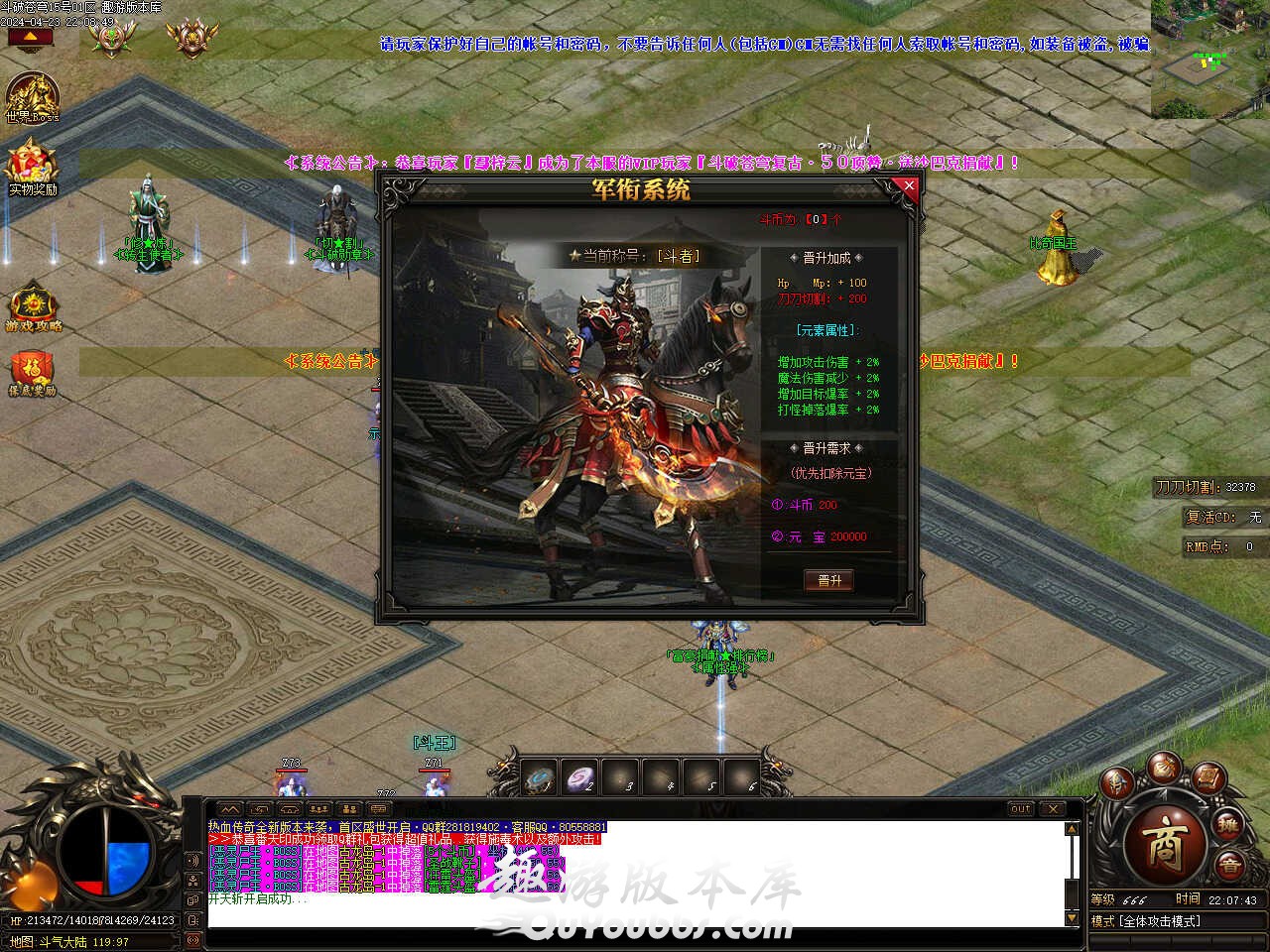Select hotbar slot 1 item
Screen dimensions: 1270x952
540,778
